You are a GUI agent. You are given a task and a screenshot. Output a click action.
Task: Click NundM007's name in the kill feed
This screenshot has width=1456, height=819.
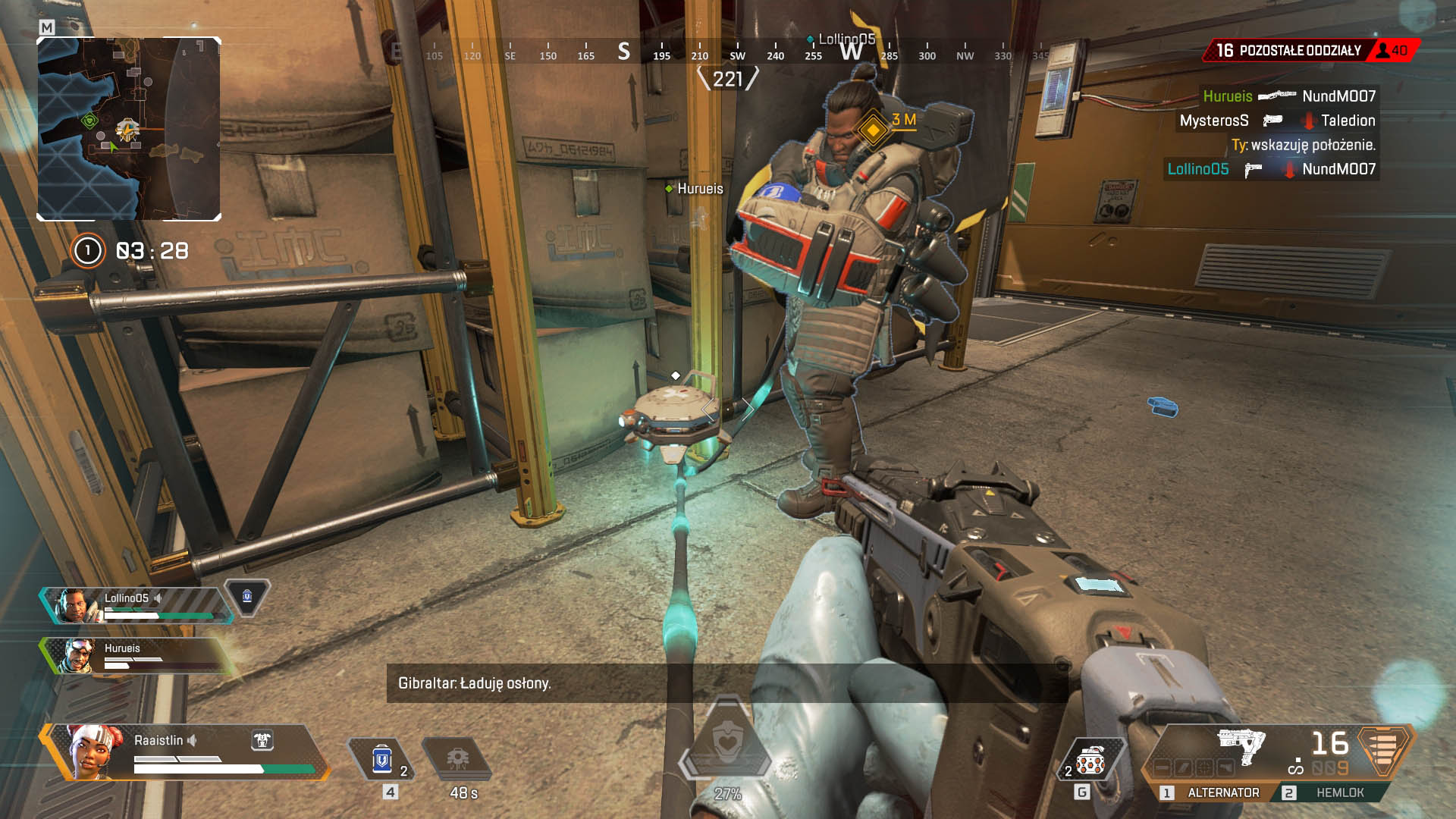pos(1338,96)
